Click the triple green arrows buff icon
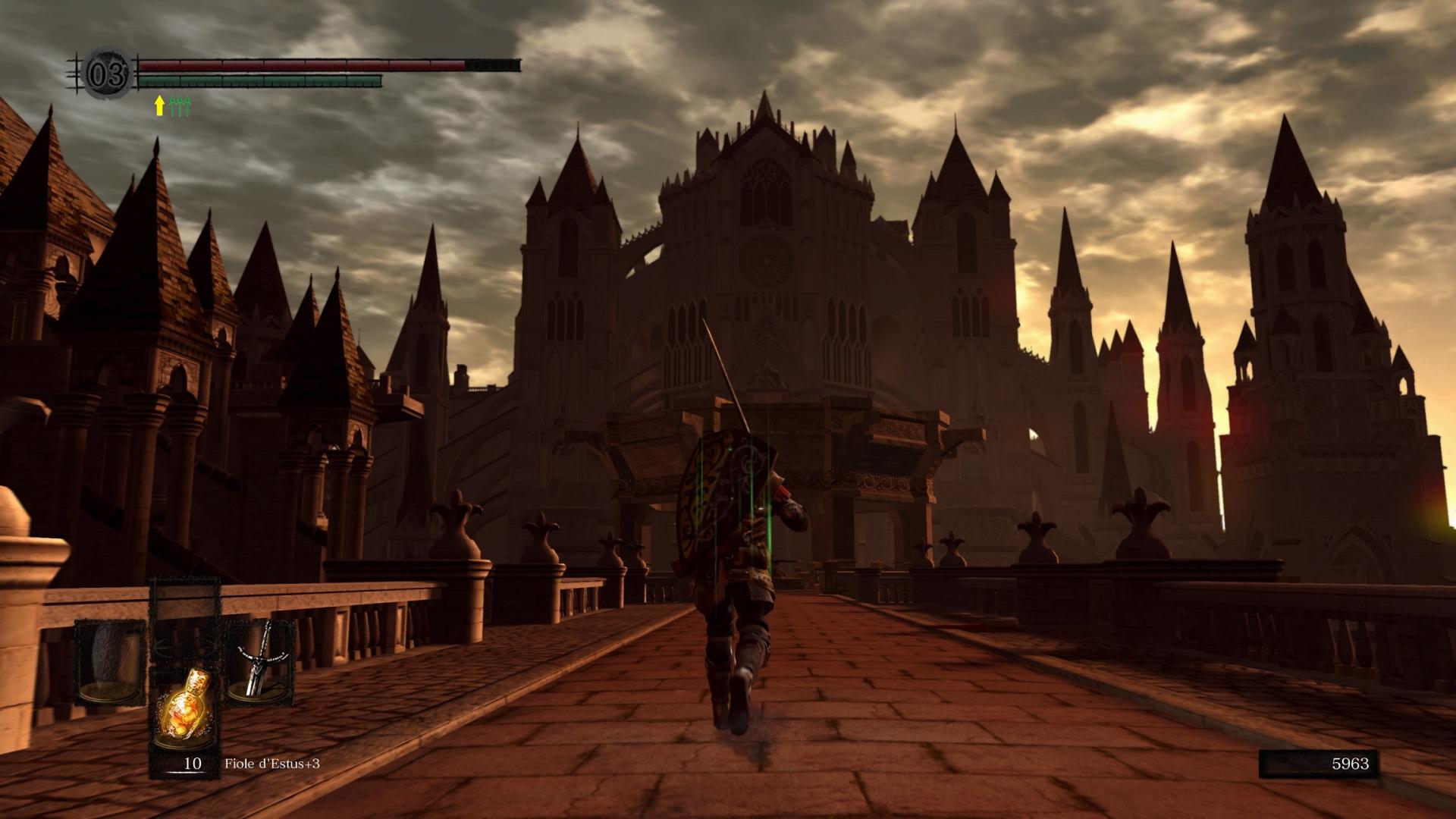The width and height of the screenshot is (1456, 819). point(180,106)
